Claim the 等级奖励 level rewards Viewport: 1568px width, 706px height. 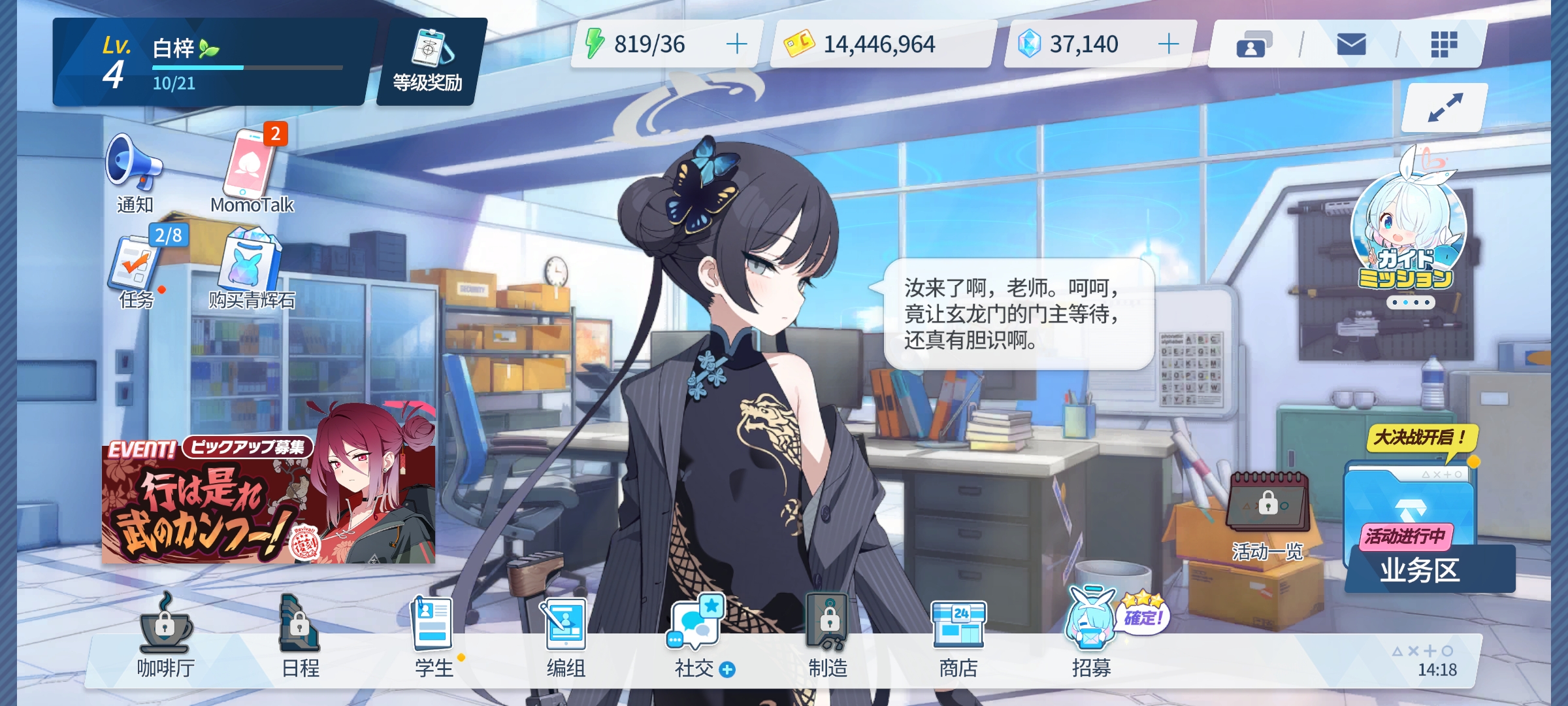(x=428, y=60)
